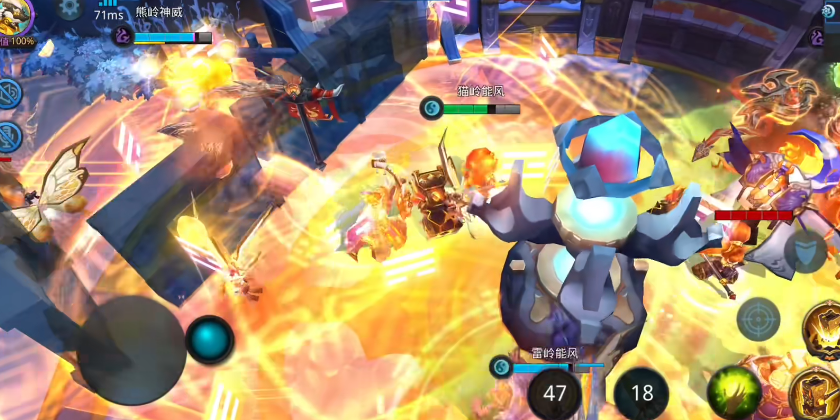This screenshot has height=420, width=840.
Task: Tap the crosshair target-lock button
Action: (758, 319)
